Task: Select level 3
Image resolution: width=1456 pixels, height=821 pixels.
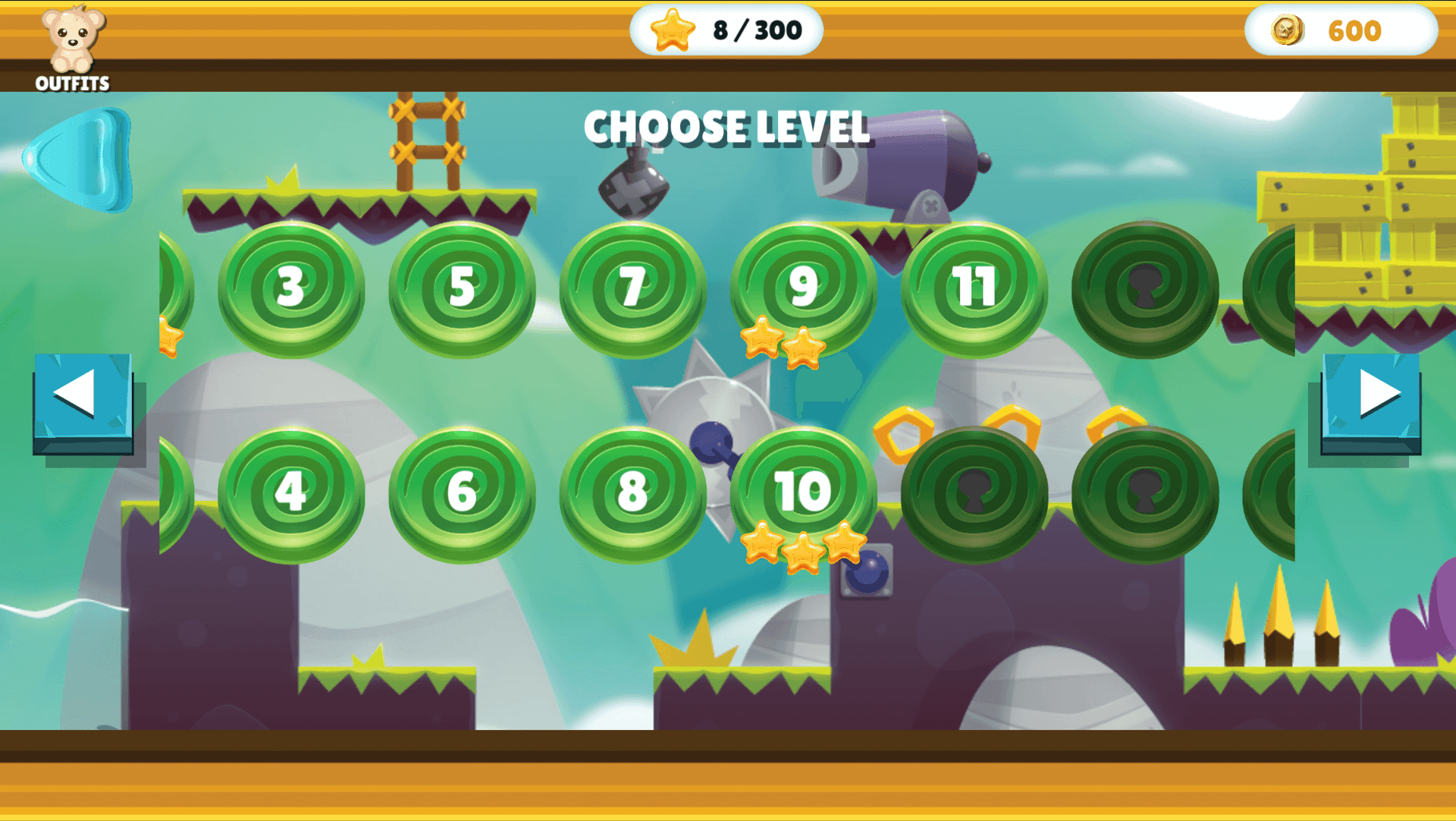Action: coord(291,288)
